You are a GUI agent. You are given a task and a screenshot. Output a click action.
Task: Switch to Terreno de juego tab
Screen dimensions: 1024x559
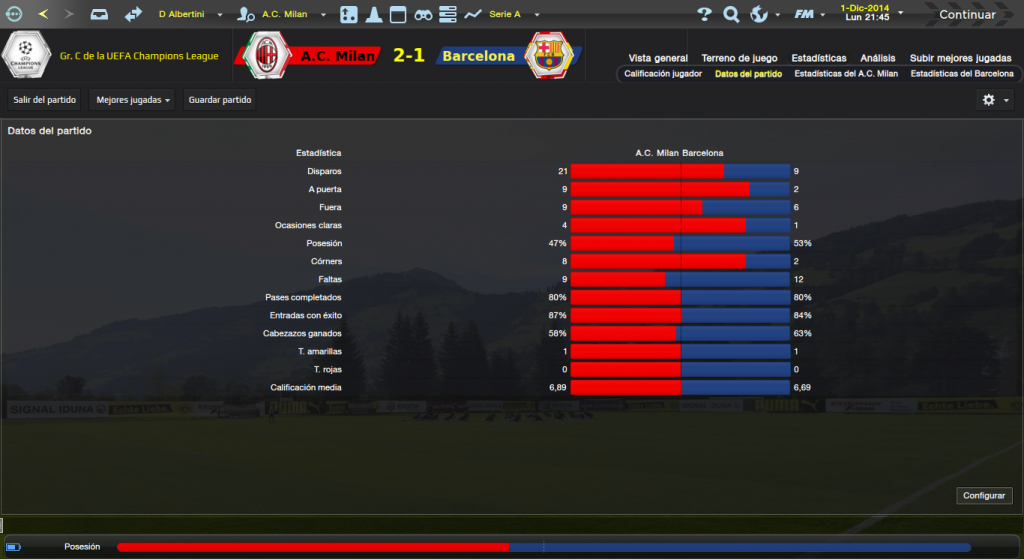click(x=739, y=58)
